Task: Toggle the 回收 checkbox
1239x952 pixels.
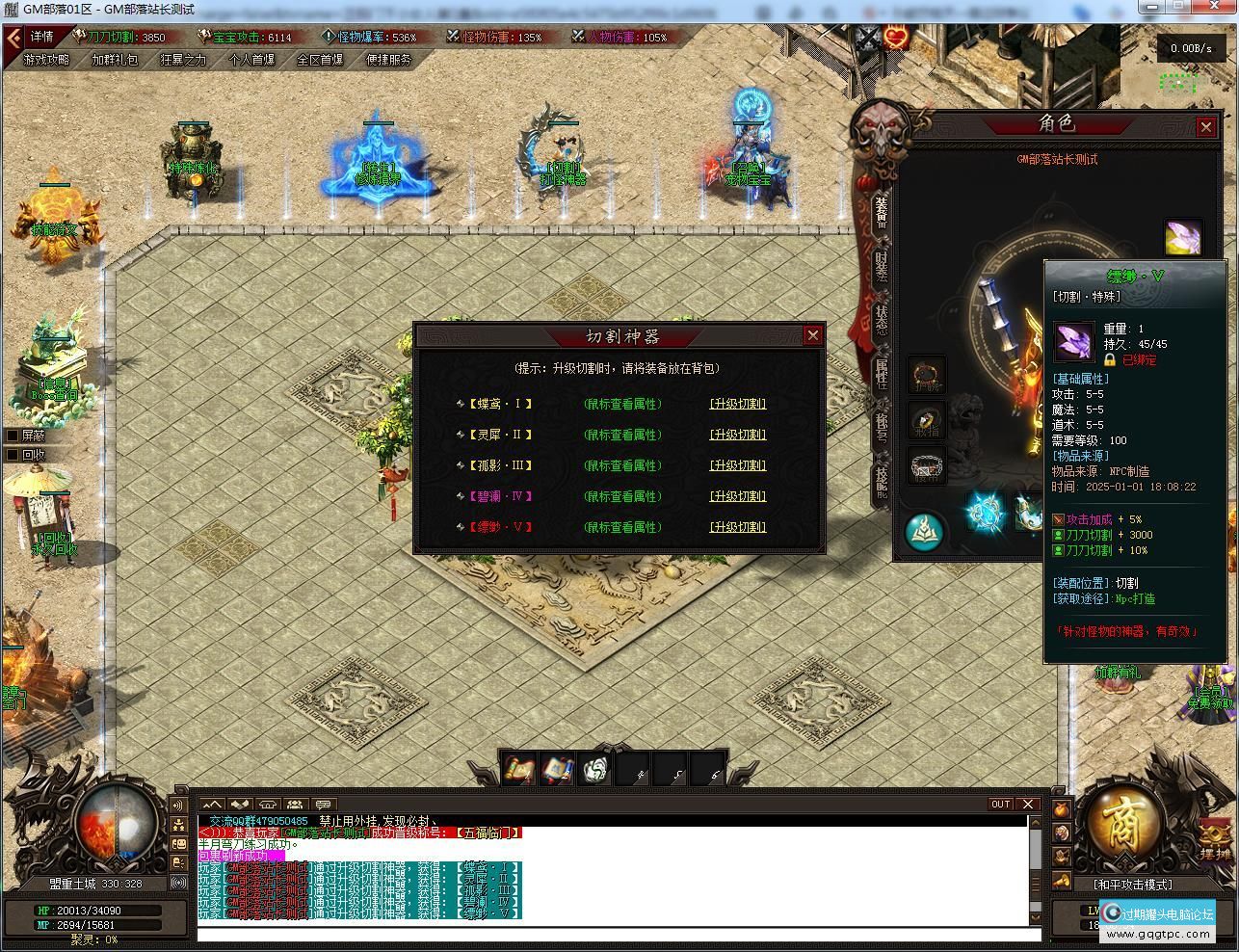Action: [x=13, y=455]
